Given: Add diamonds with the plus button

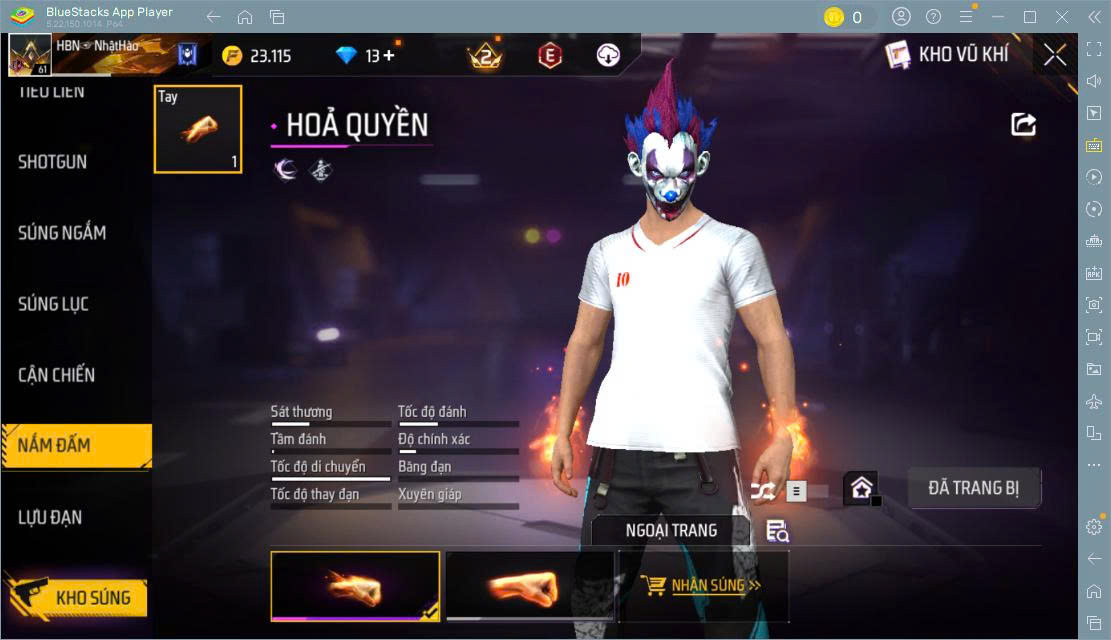Looking at the screenshot, I should [389, 56].
